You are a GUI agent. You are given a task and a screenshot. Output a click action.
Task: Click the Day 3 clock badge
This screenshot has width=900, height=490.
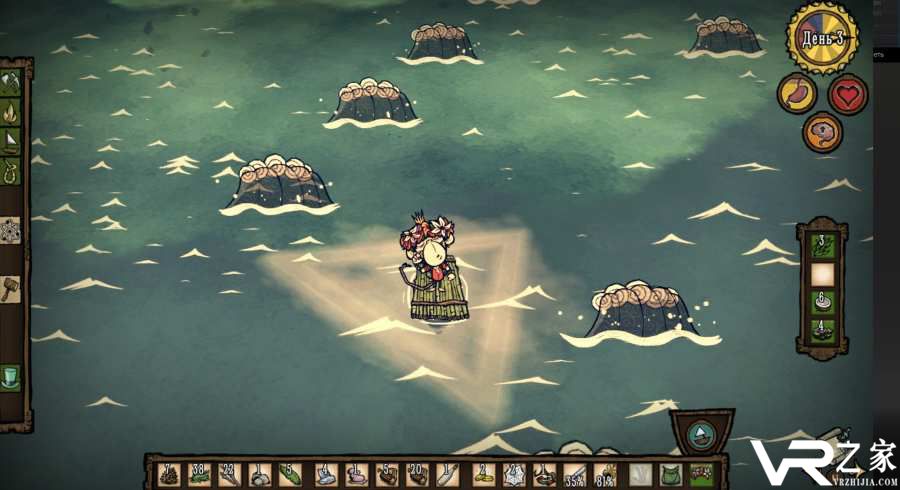[823, 38]
